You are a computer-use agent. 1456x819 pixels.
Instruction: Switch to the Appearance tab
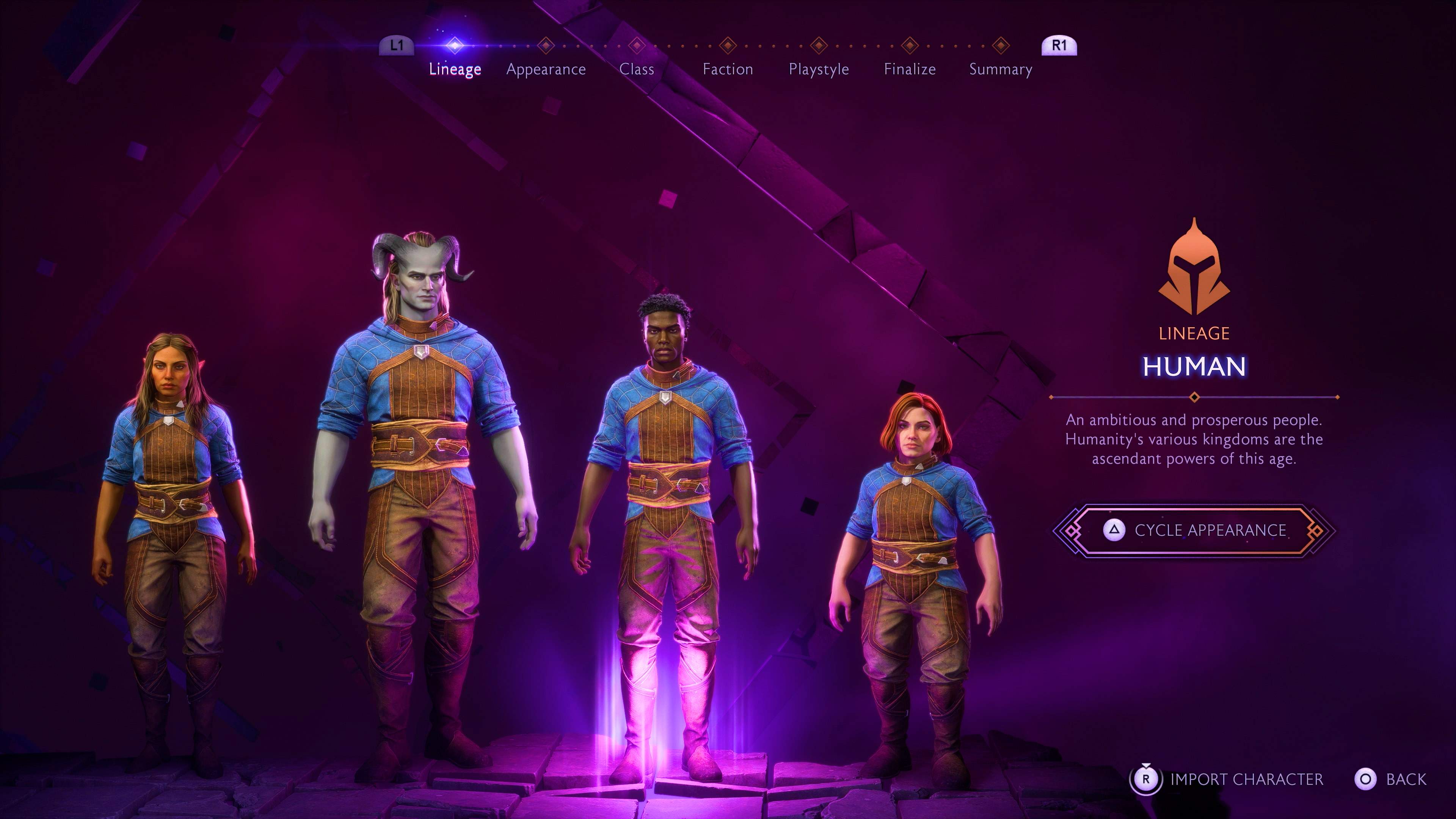pos(546,69)
